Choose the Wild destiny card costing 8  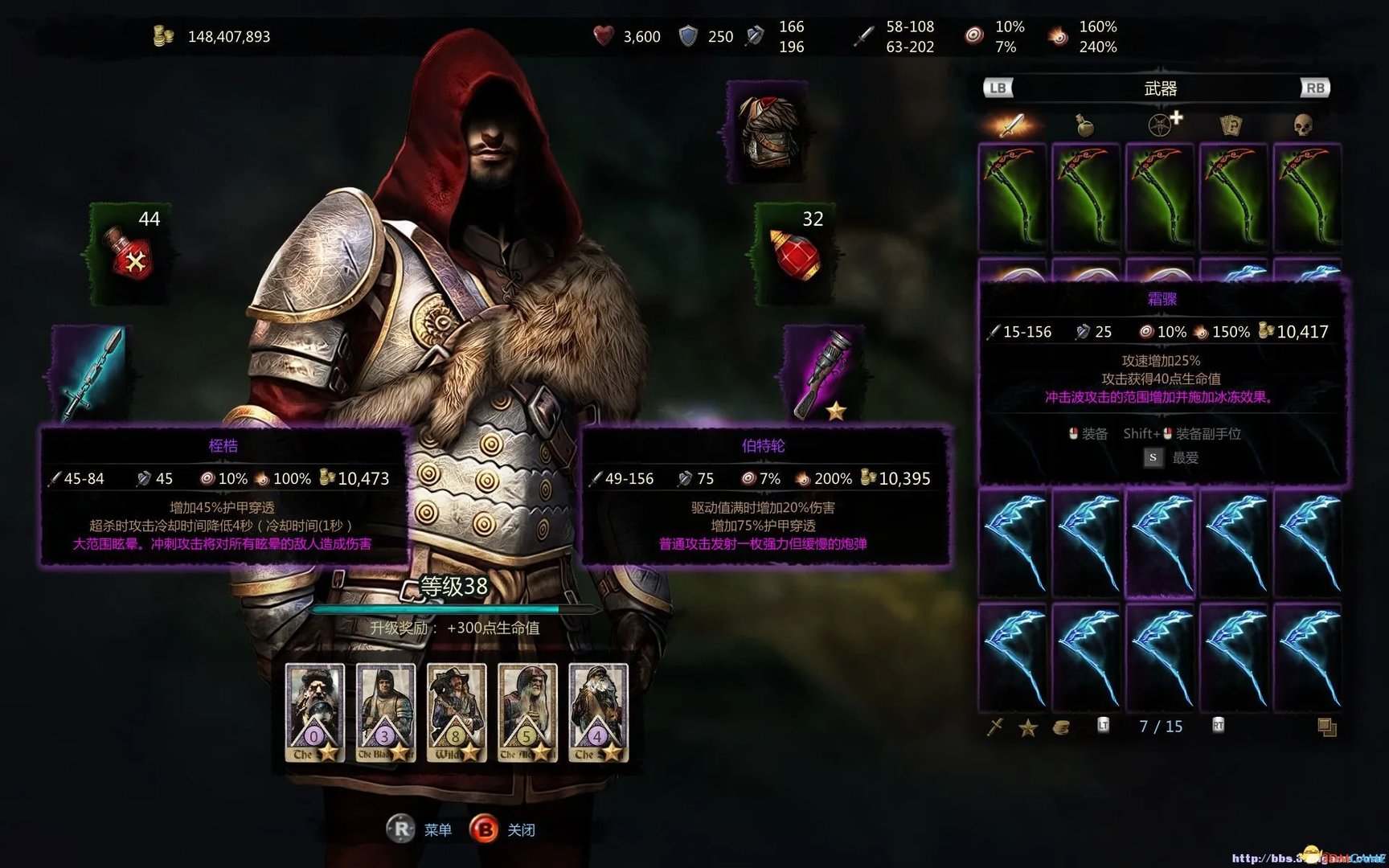coord(456,712)
